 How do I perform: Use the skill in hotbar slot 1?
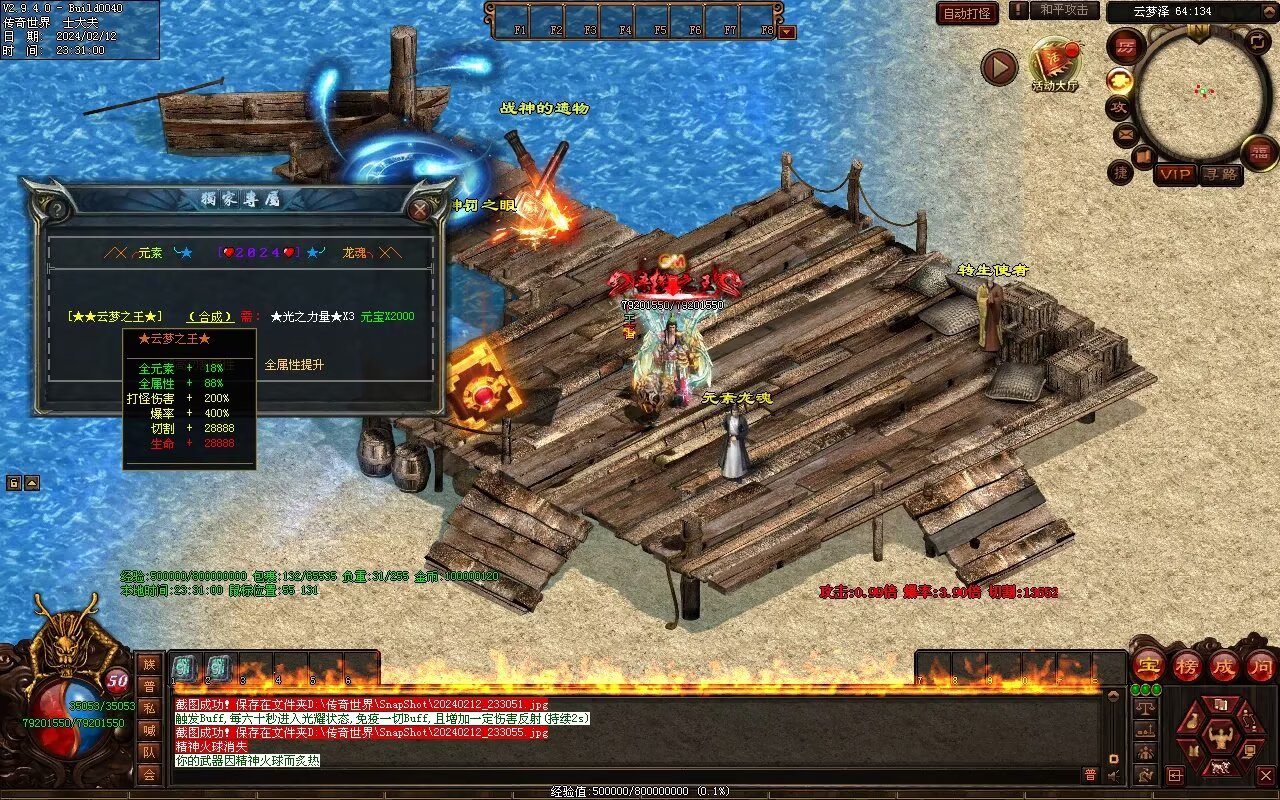185,668
